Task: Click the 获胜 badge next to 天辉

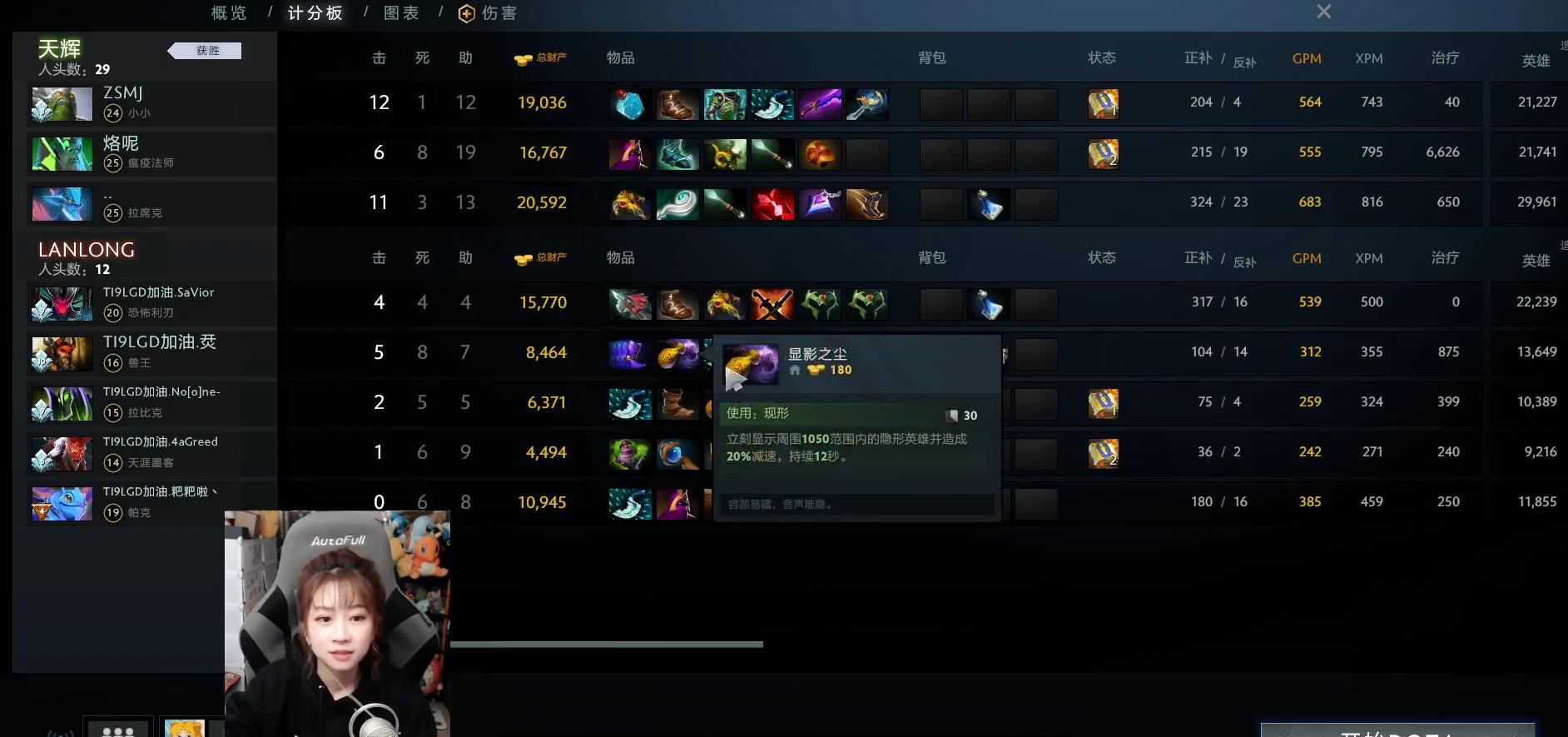Action: click(208, 50)
